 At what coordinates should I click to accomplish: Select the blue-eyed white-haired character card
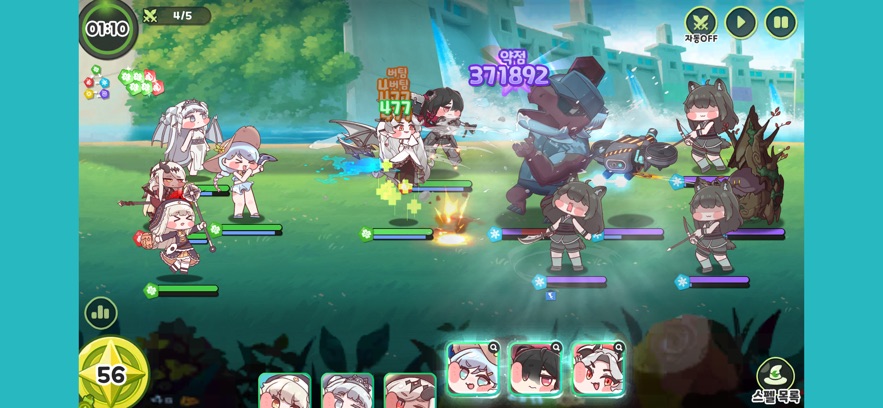(x=473, y=369)
